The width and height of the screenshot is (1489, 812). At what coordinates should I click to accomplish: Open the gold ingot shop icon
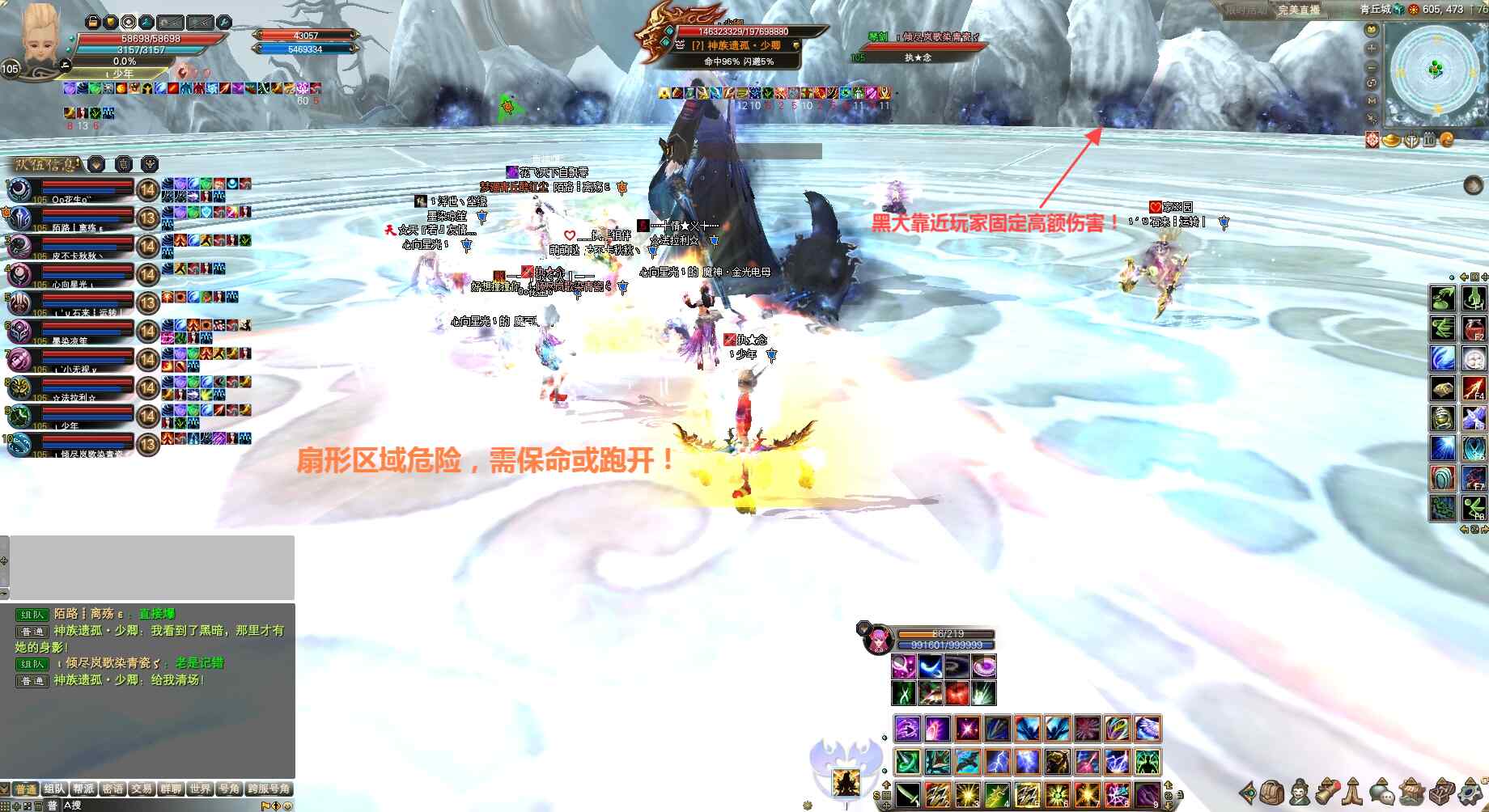pos(1392,140)
